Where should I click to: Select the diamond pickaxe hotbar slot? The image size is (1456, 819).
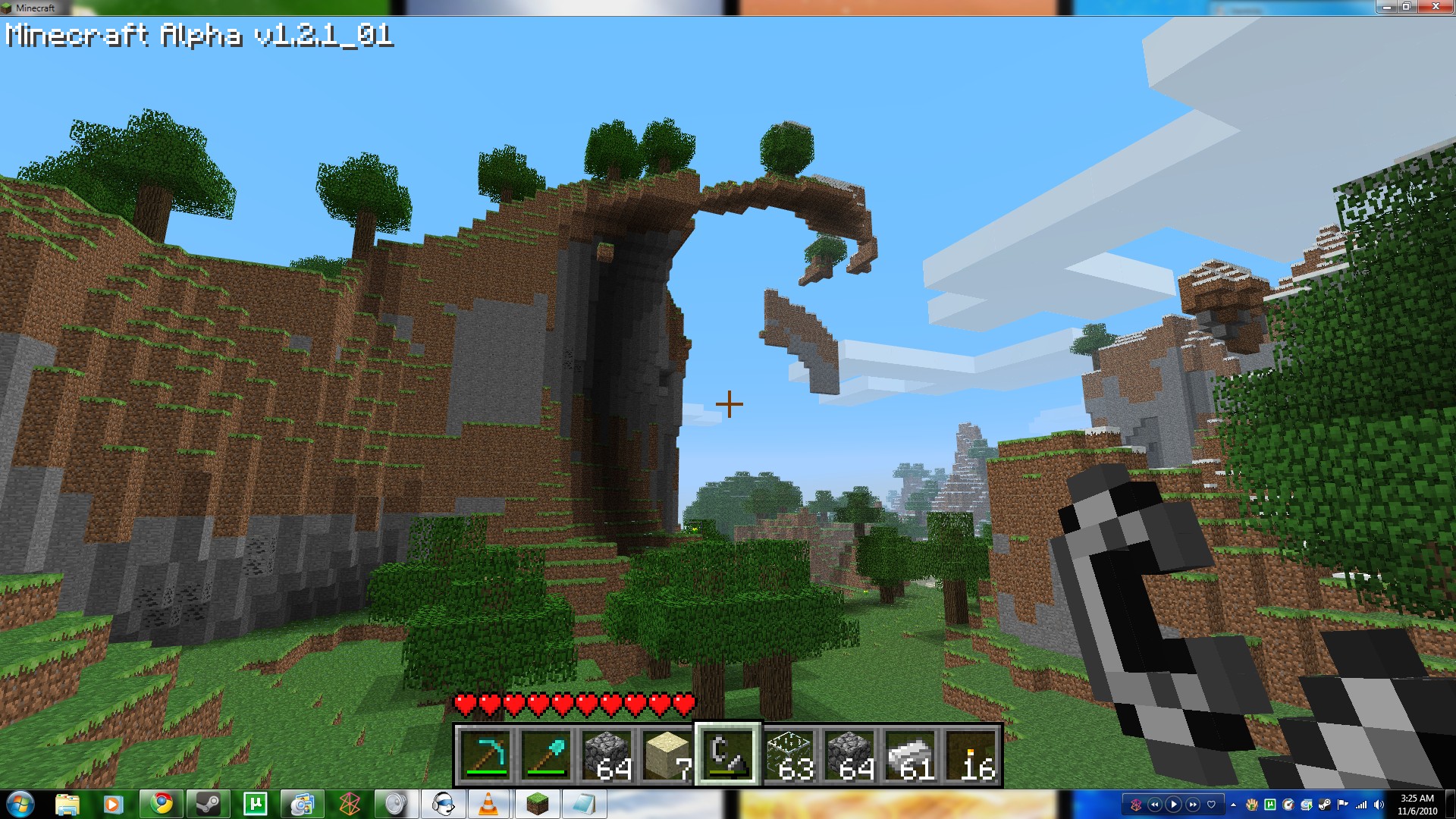click(485, 755)
